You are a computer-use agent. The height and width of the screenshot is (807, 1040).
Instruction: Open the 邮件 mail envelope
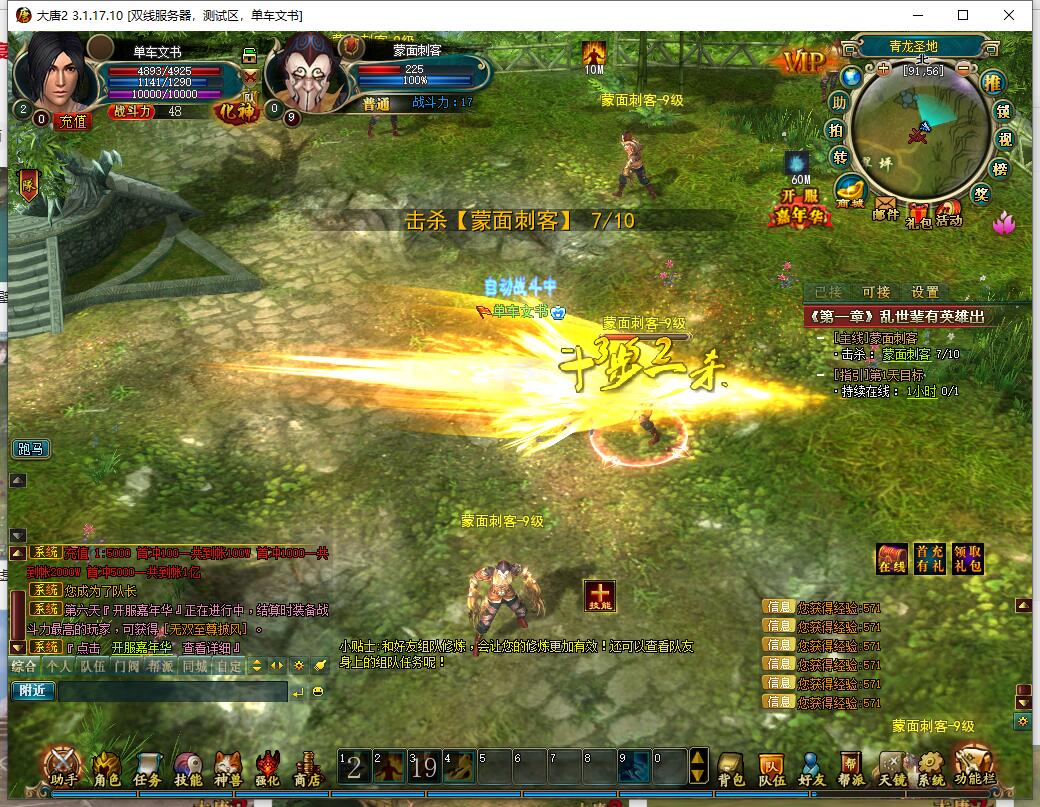(886, 207)
